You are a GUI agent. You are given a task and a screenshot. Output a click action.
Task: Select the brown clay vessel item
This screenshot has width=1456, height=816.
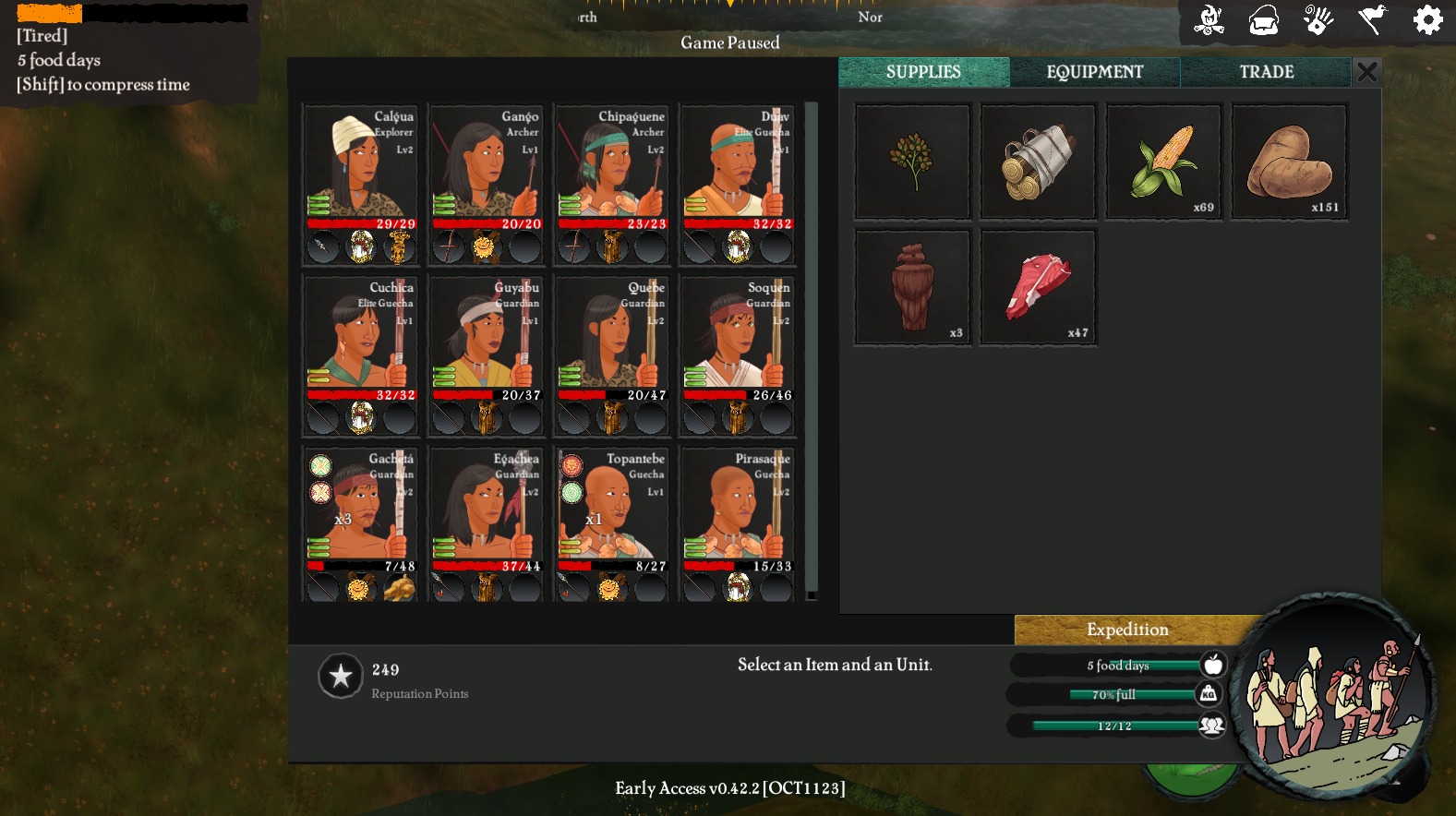click(x=912, y=287)
